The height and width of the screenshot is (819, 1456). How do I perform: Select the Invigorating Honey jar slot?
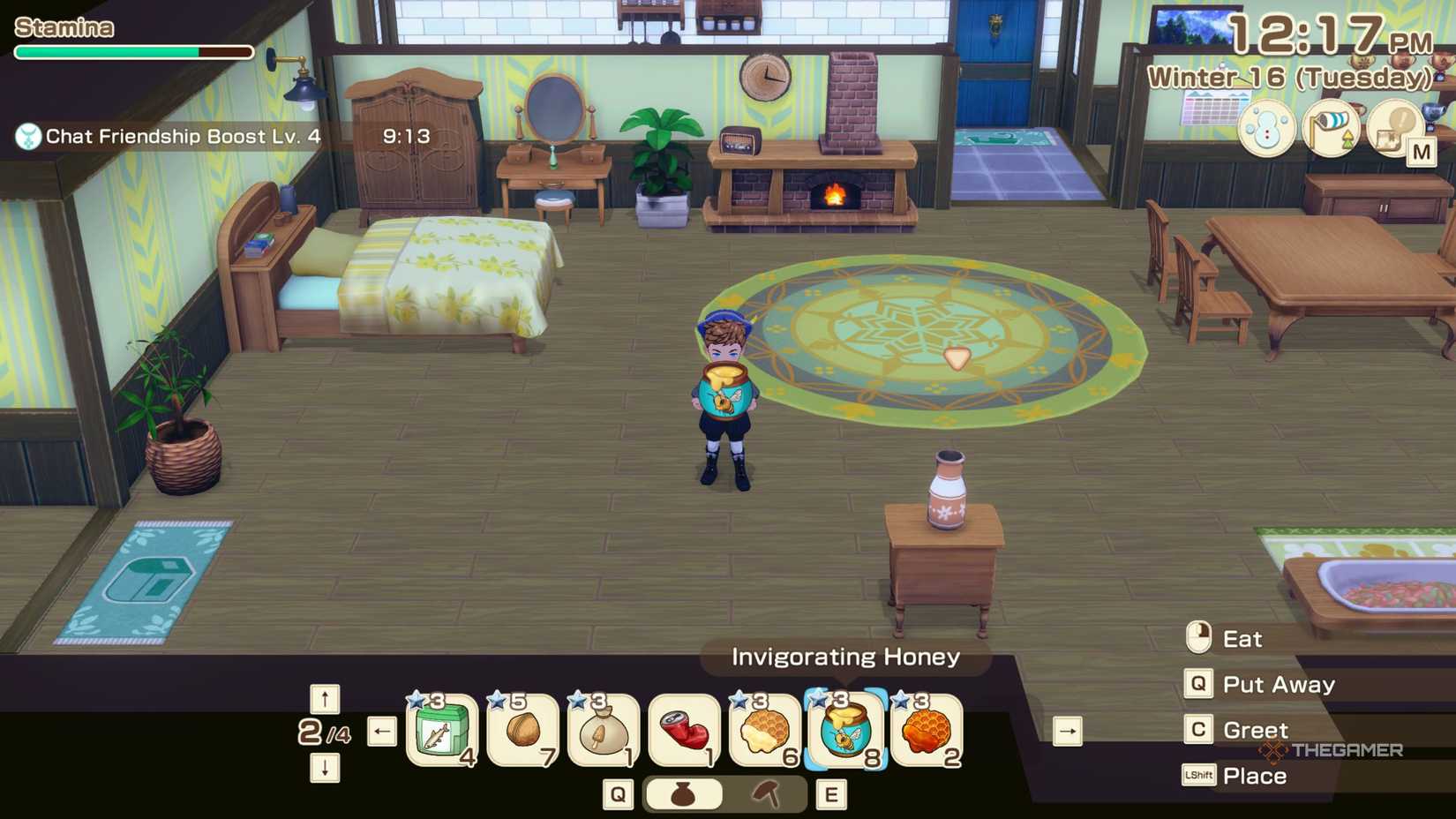tap(845, 730)
